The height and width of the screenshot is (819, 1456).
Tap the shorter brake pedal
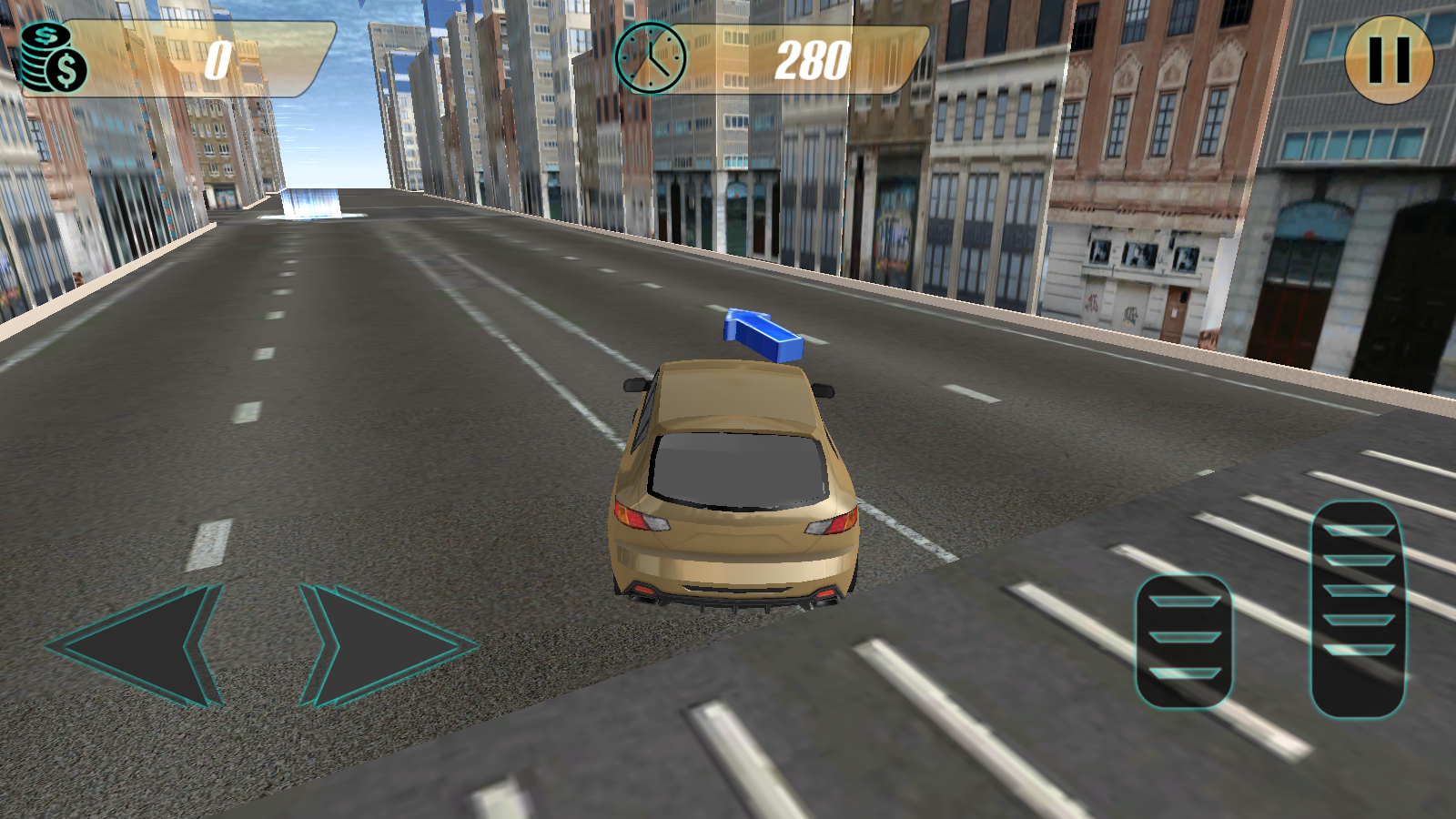click(1183, 641)
